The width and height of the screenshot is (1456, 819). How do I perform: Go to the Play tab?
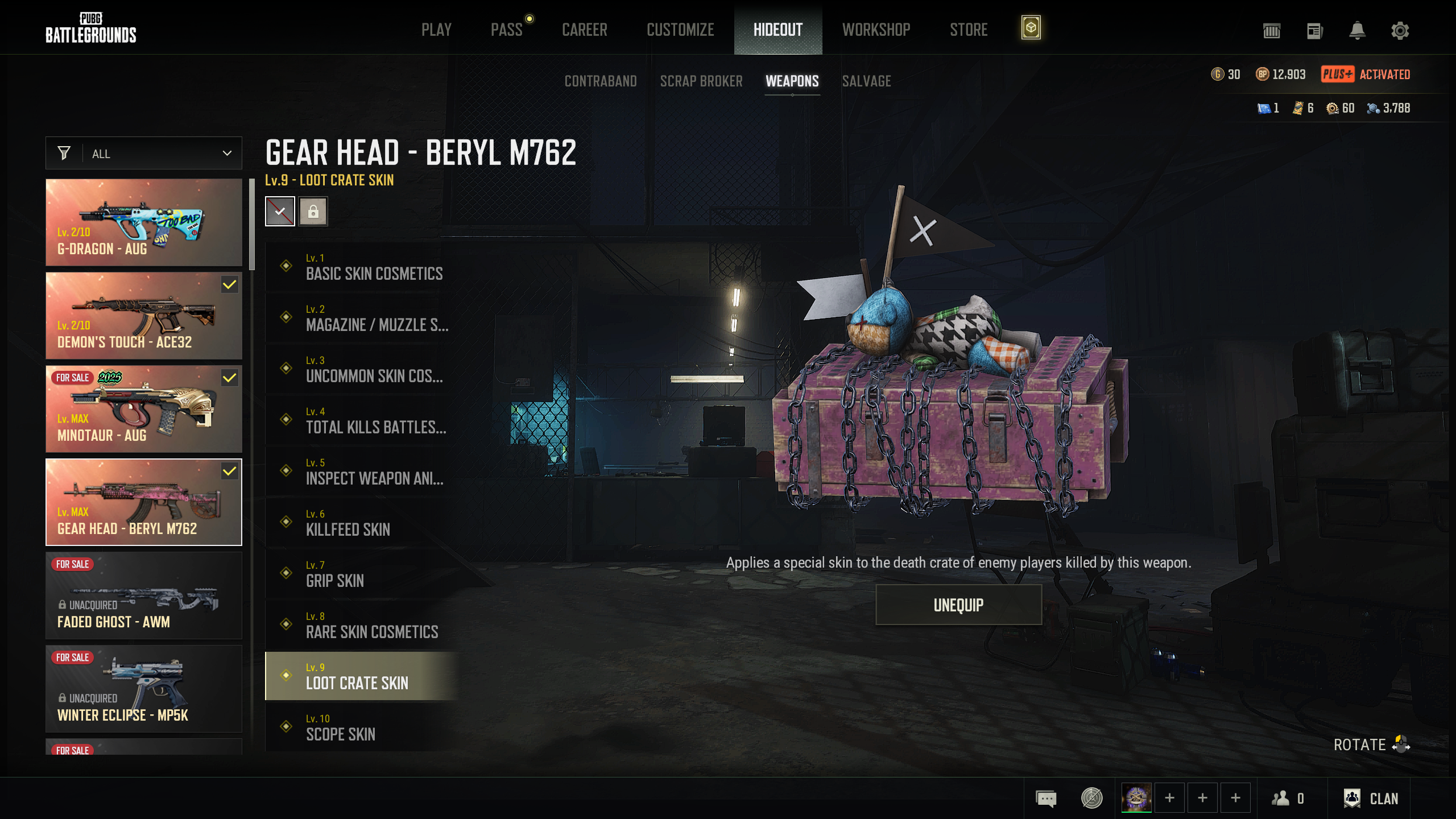click(x=436, y=30)
